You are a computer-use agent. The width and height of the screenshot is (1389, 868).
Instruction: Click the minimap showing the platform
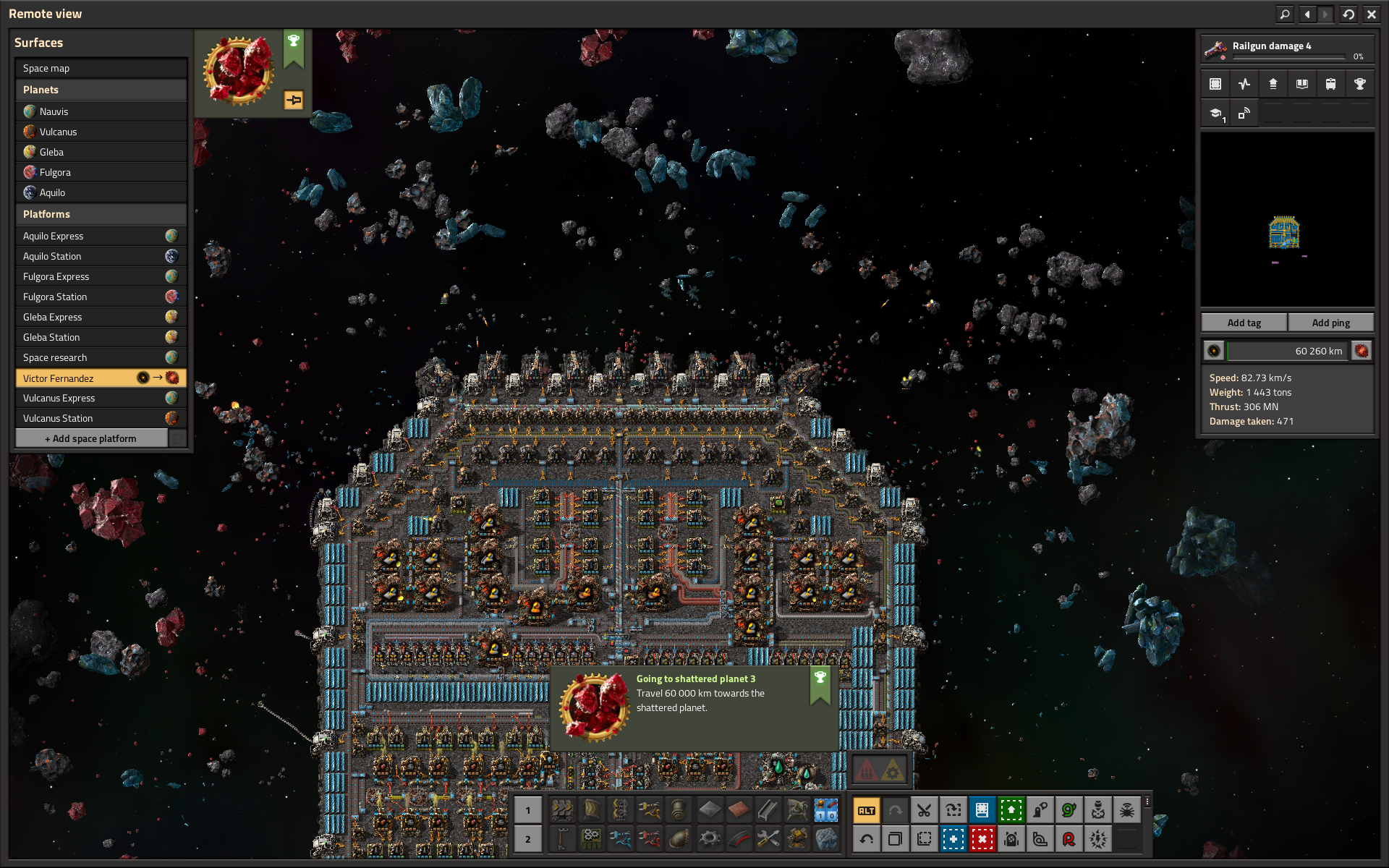pos(1287,219)
